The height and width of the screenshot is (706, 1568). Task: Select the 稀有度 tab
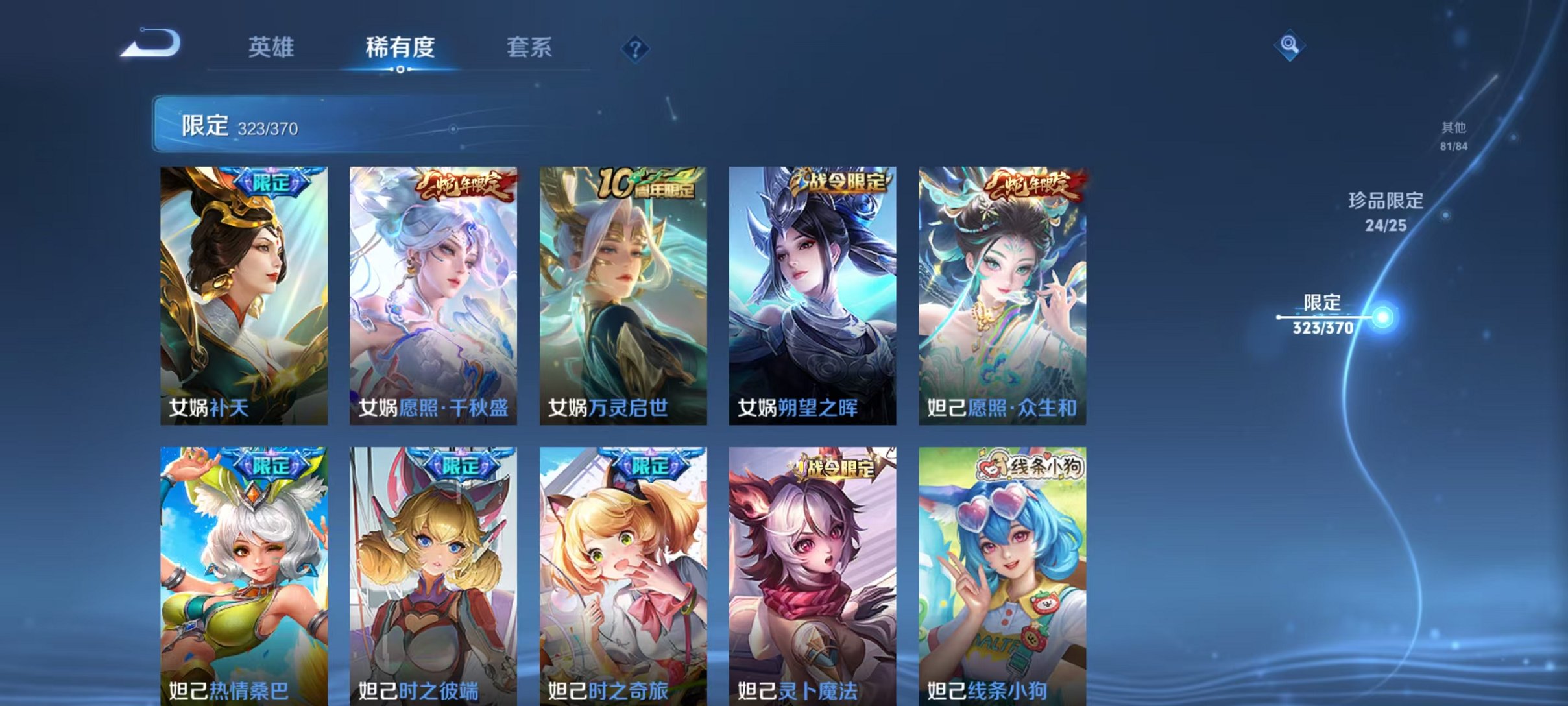pyautogui.click(x=400, y=47)
